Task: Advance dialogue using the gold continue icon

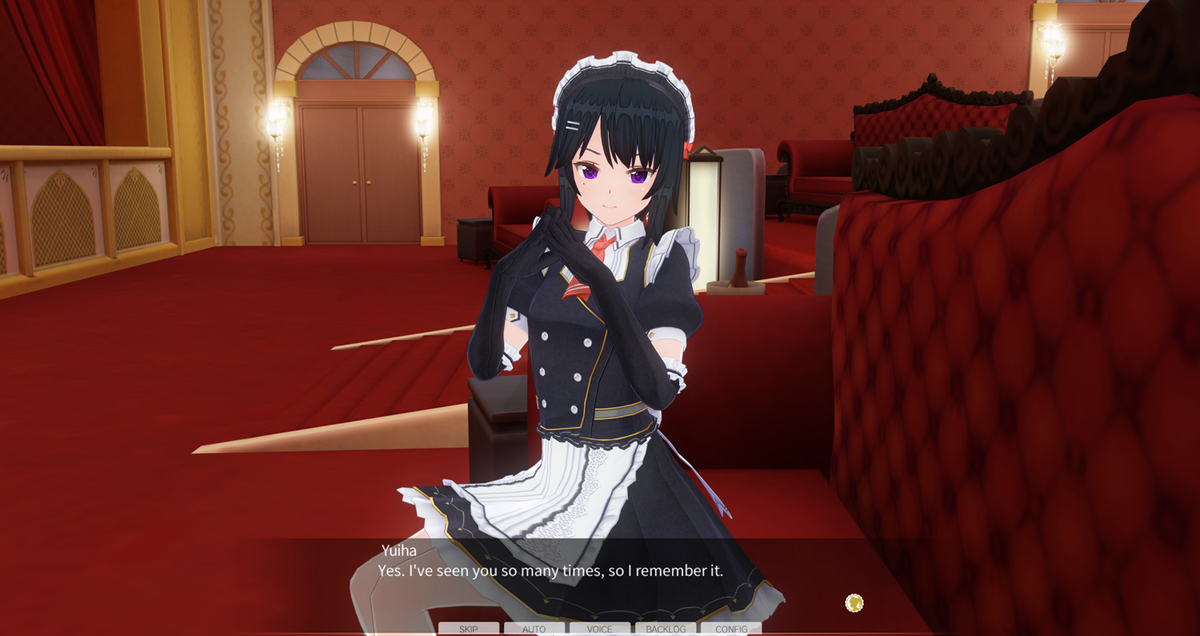Action: 854,602
